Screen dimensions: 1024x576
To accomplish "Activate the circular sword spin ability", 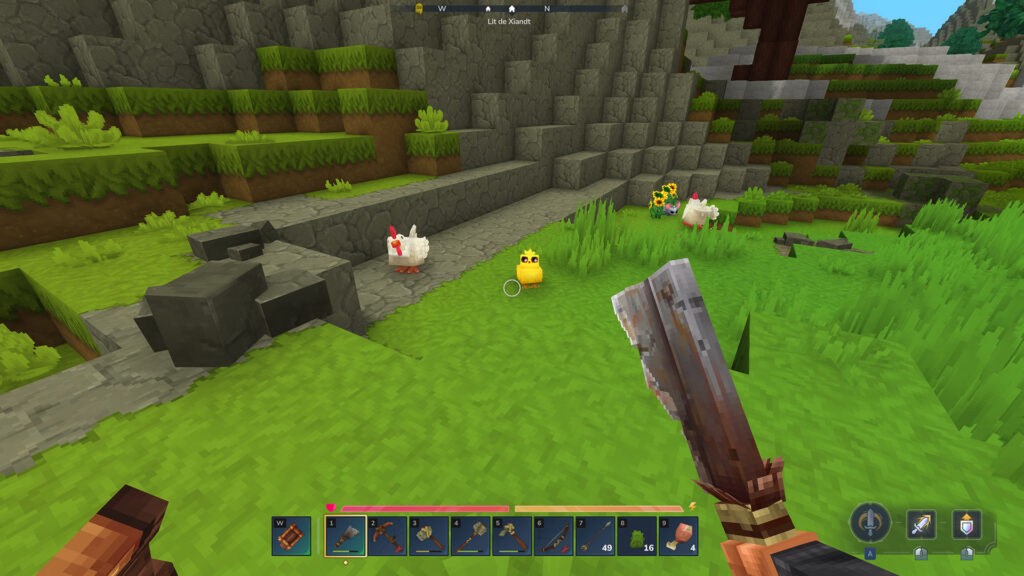I will click(x=870, y=523).
